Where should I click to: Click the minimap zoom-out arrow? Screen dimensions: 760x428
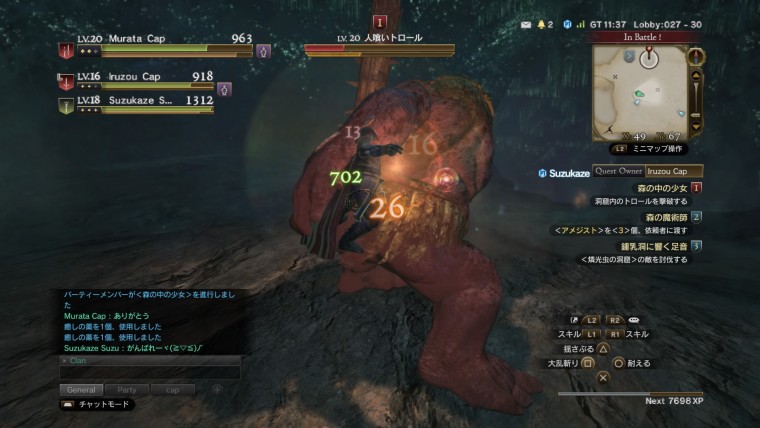point(698,126)
